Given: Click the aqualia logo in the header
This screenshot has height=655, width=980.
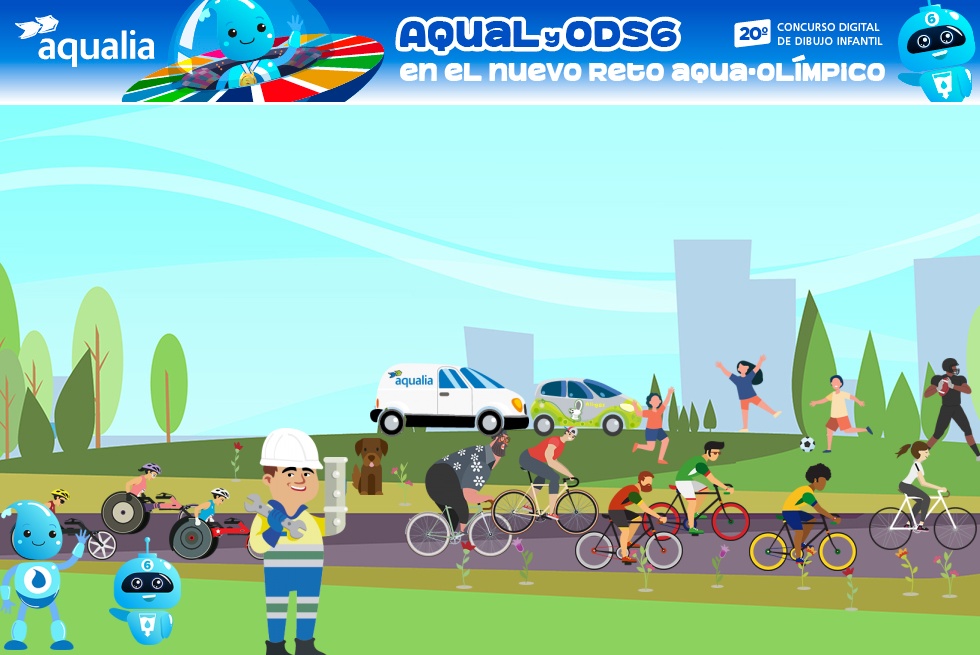Looking at the screenshot, I should pos(86,42).
